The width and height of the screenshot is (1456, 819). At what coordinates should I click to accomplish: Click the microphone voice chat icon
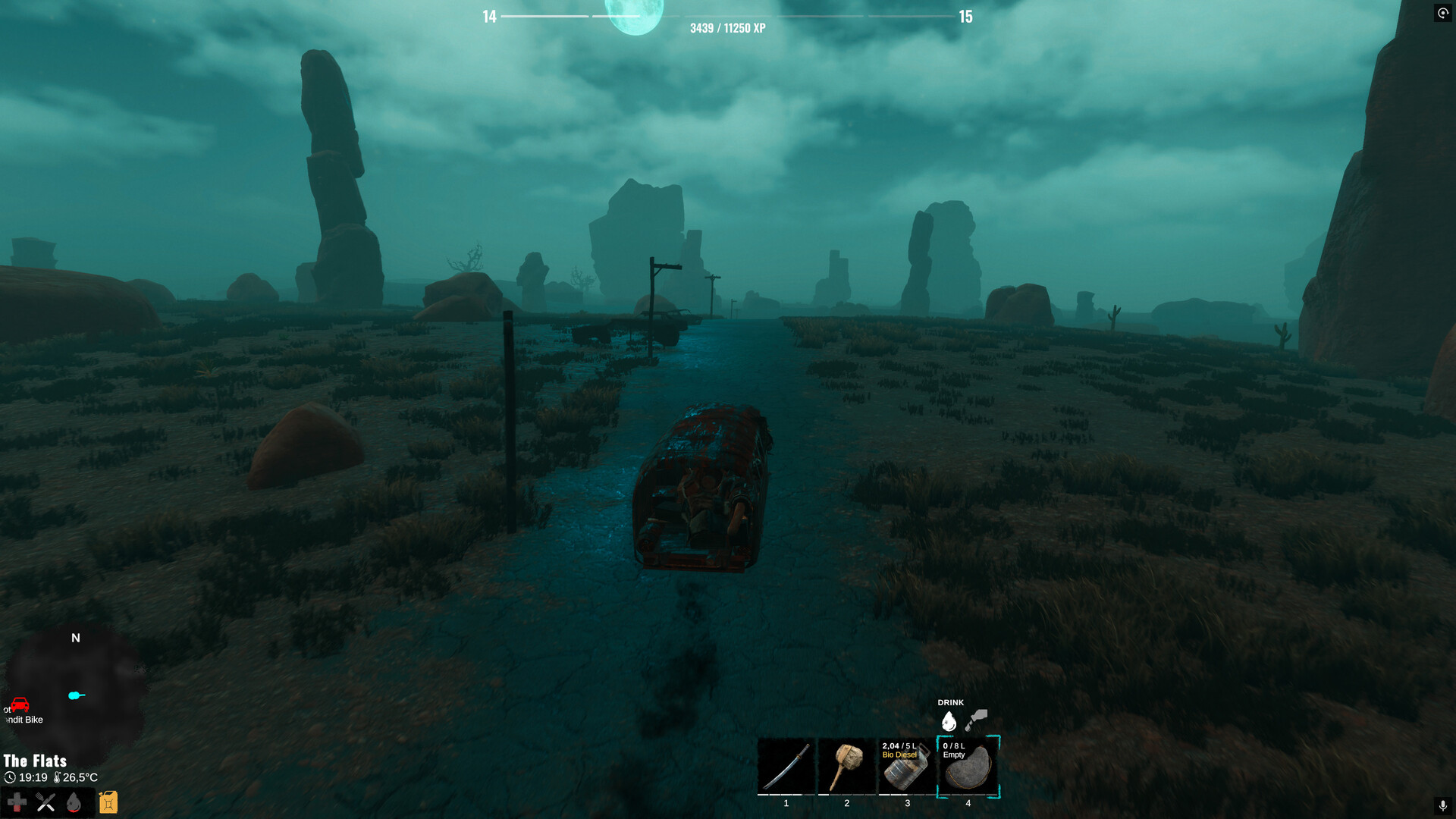click(x=1442, y=805)
